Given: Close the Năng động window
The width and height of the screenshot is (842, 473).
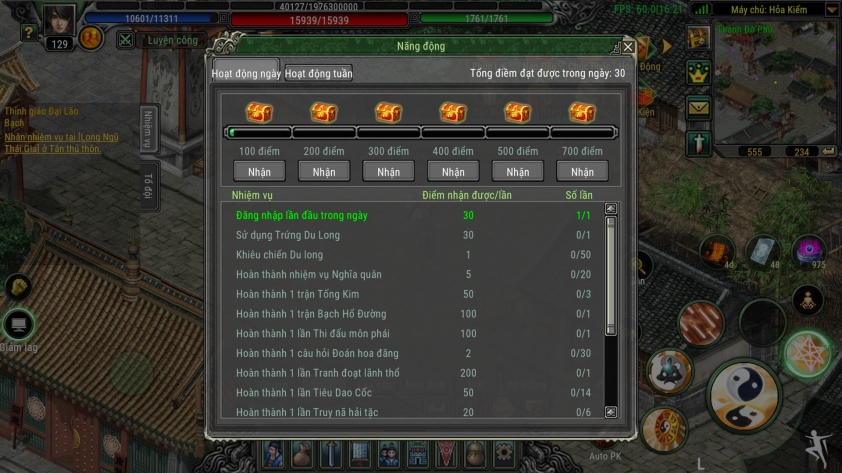Looking at the screenshot, I should [628, 46].
